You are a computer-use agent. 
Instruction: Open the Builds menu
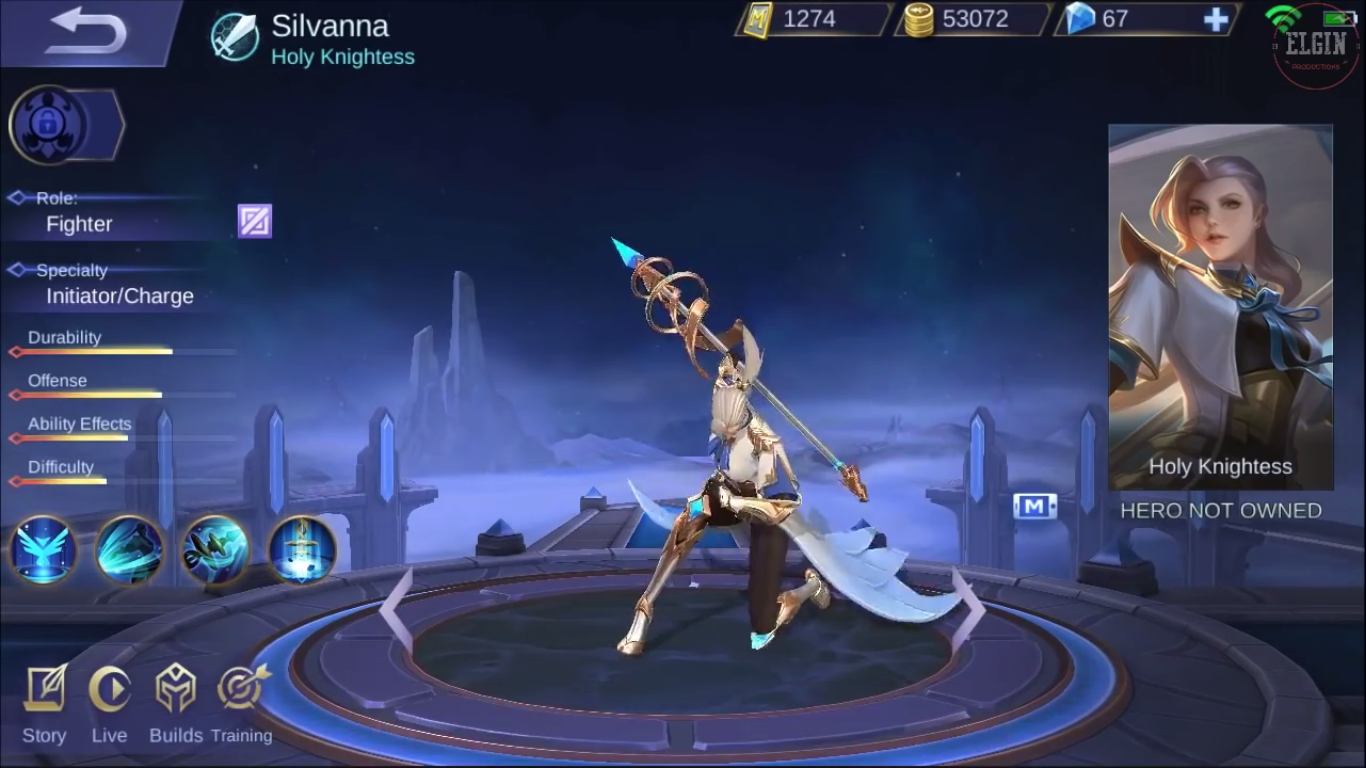[x=176, y=705]
